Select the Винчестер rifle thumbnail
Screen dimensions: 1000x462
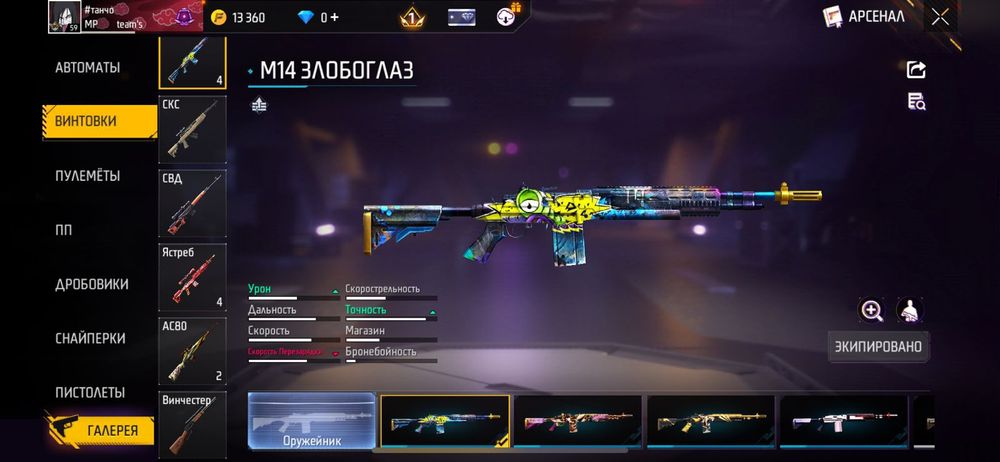pos(193,423)
